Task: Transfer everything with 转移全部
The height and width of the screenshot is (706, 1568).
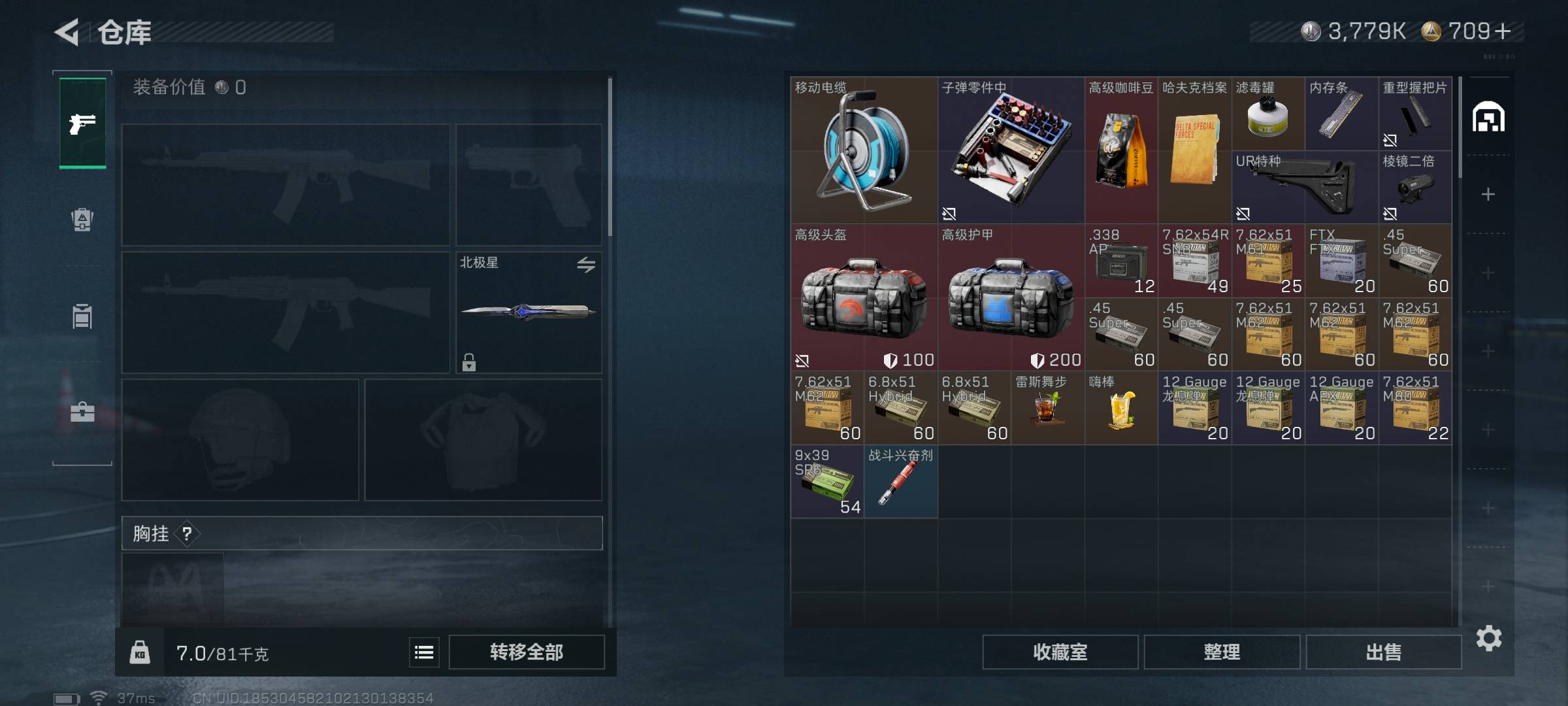Action: click(x=526, y=652)
